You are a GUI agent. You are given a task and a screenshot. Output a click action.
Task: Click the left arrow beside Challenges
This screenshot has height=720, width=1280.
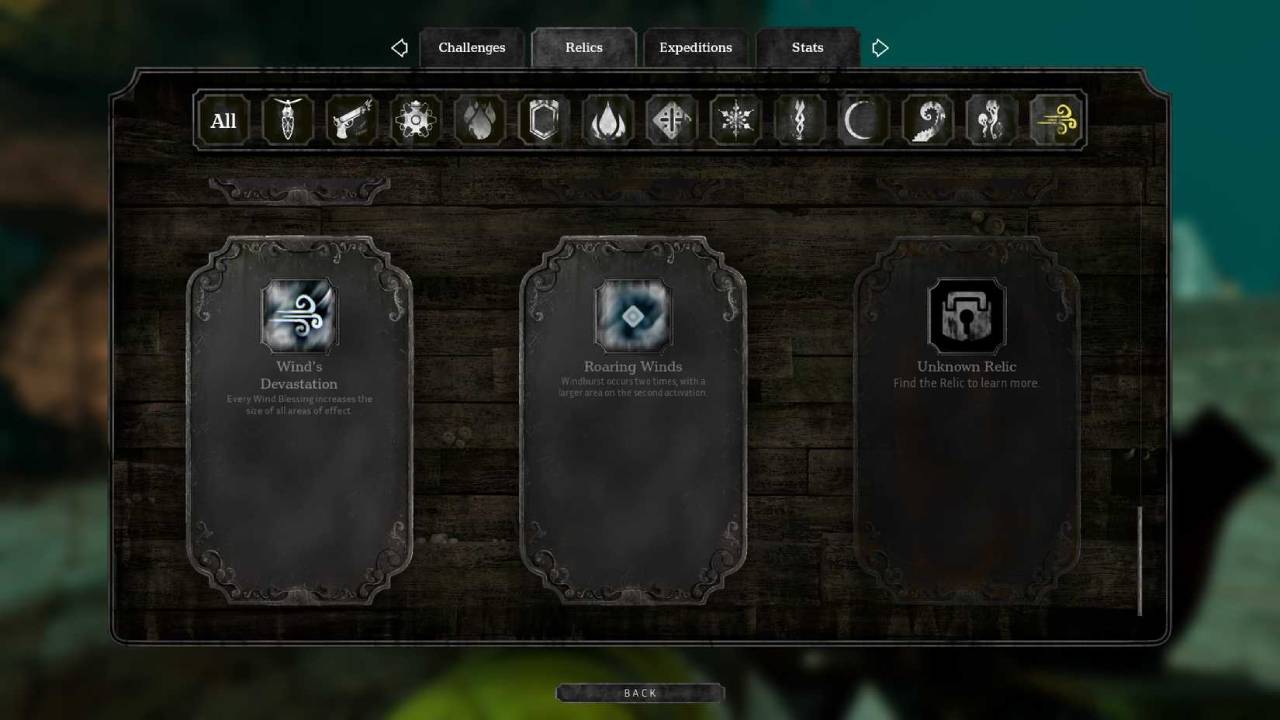tap(399, 47)
